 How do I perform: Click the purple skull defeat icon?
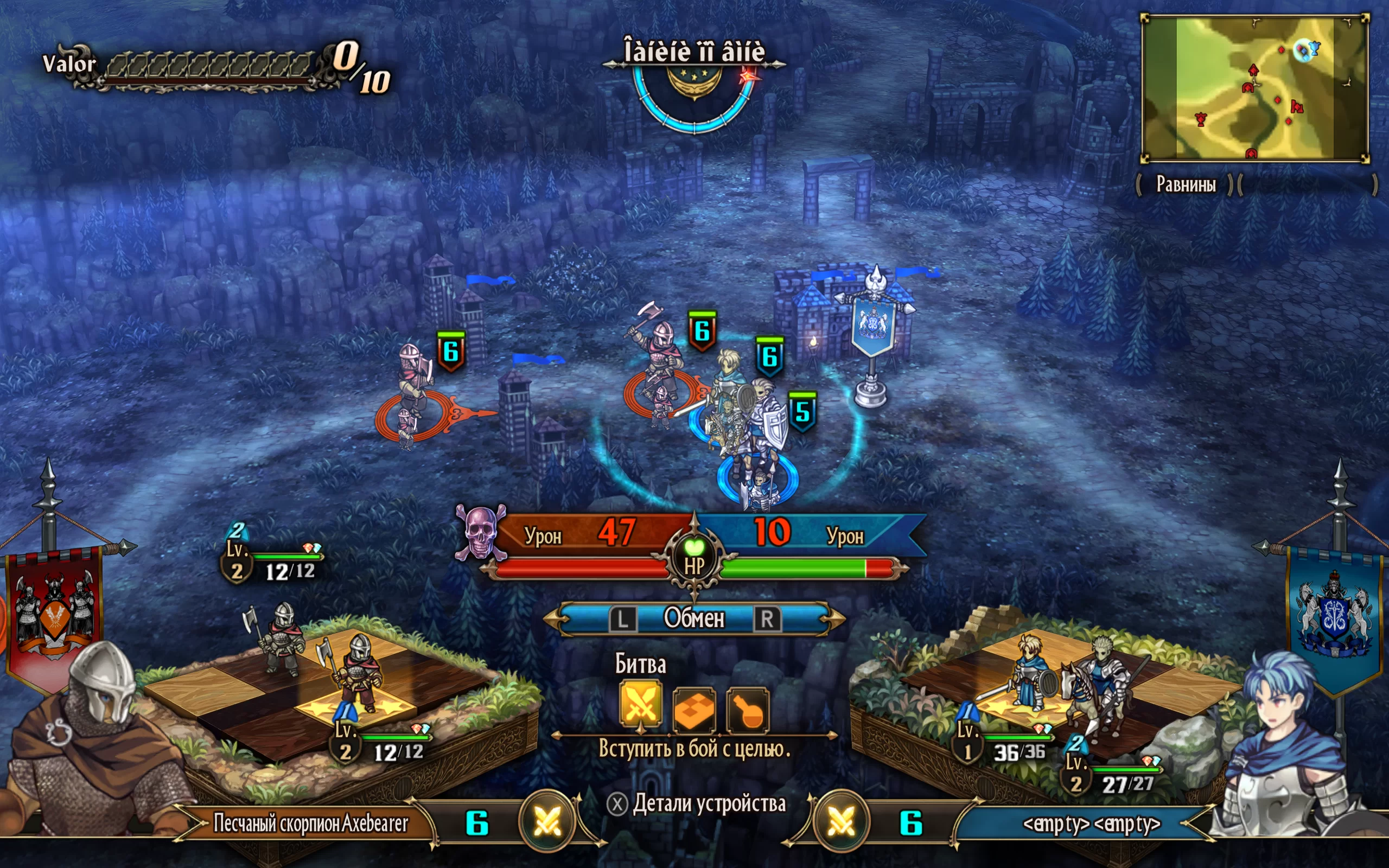pyautogui.click(x=480, y=533)
